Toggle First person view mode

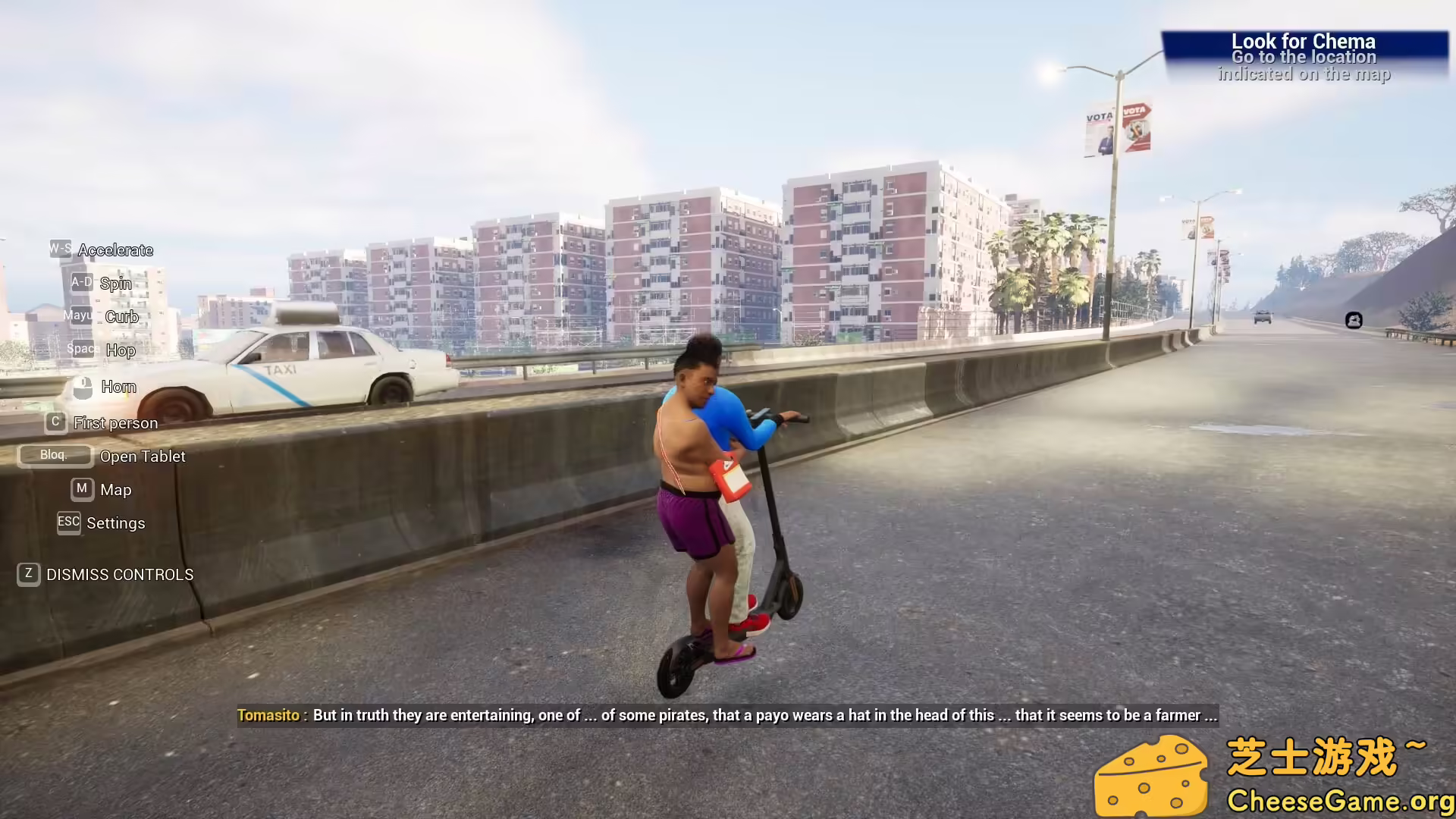[115, 422]
